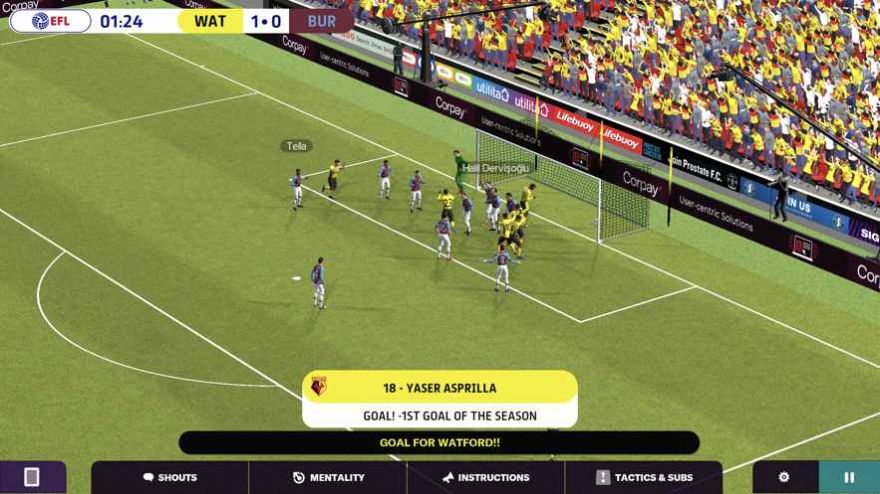Viewport: 880px width, 494px height.
Task: Open the Shouts menu
Action: pos(169,477)
